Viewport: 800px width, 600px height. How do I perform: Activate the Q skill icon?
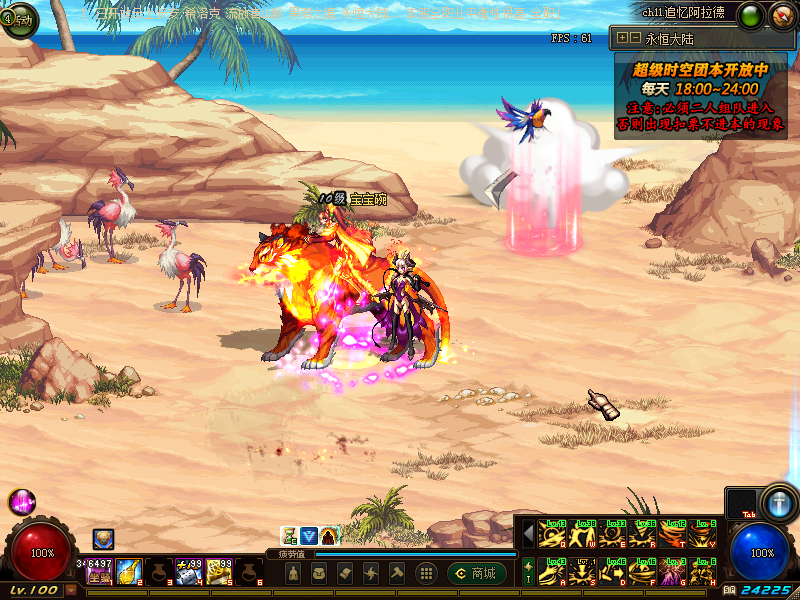tap(552, 535)
